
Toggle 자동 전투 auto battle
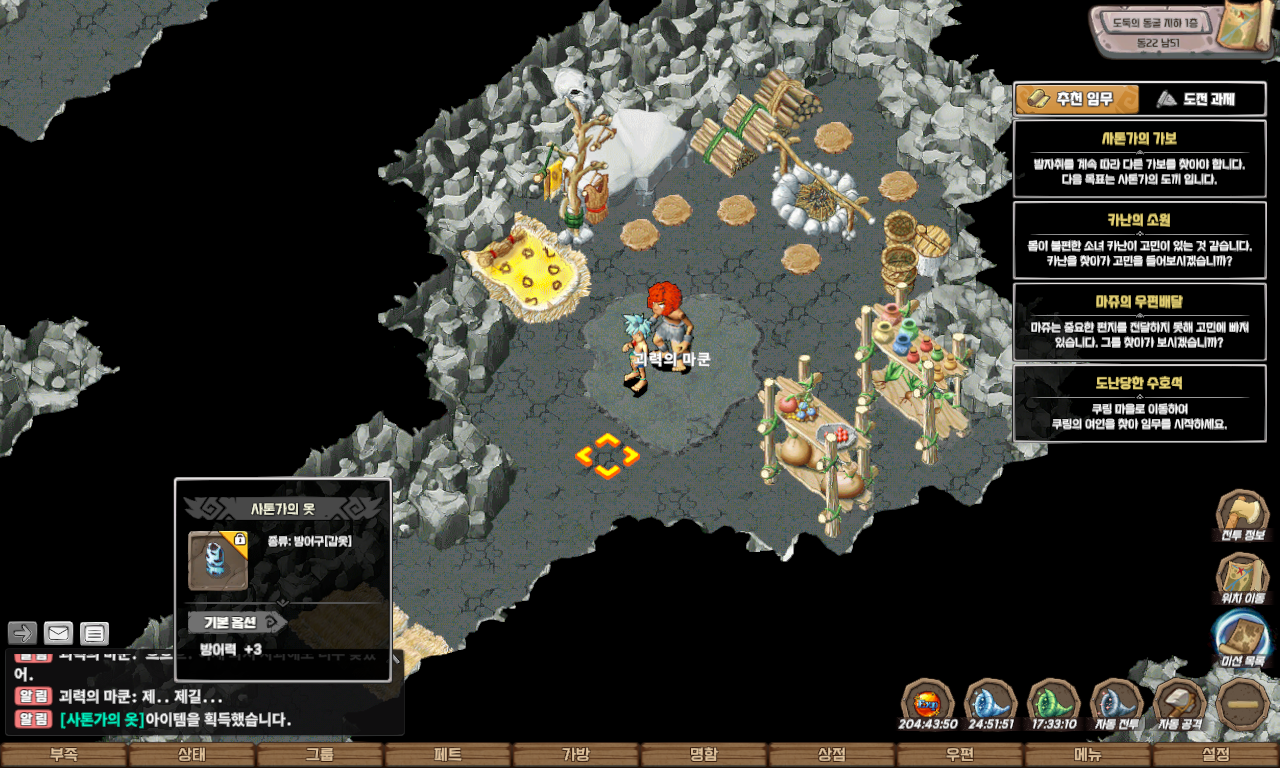[1116, 703]
